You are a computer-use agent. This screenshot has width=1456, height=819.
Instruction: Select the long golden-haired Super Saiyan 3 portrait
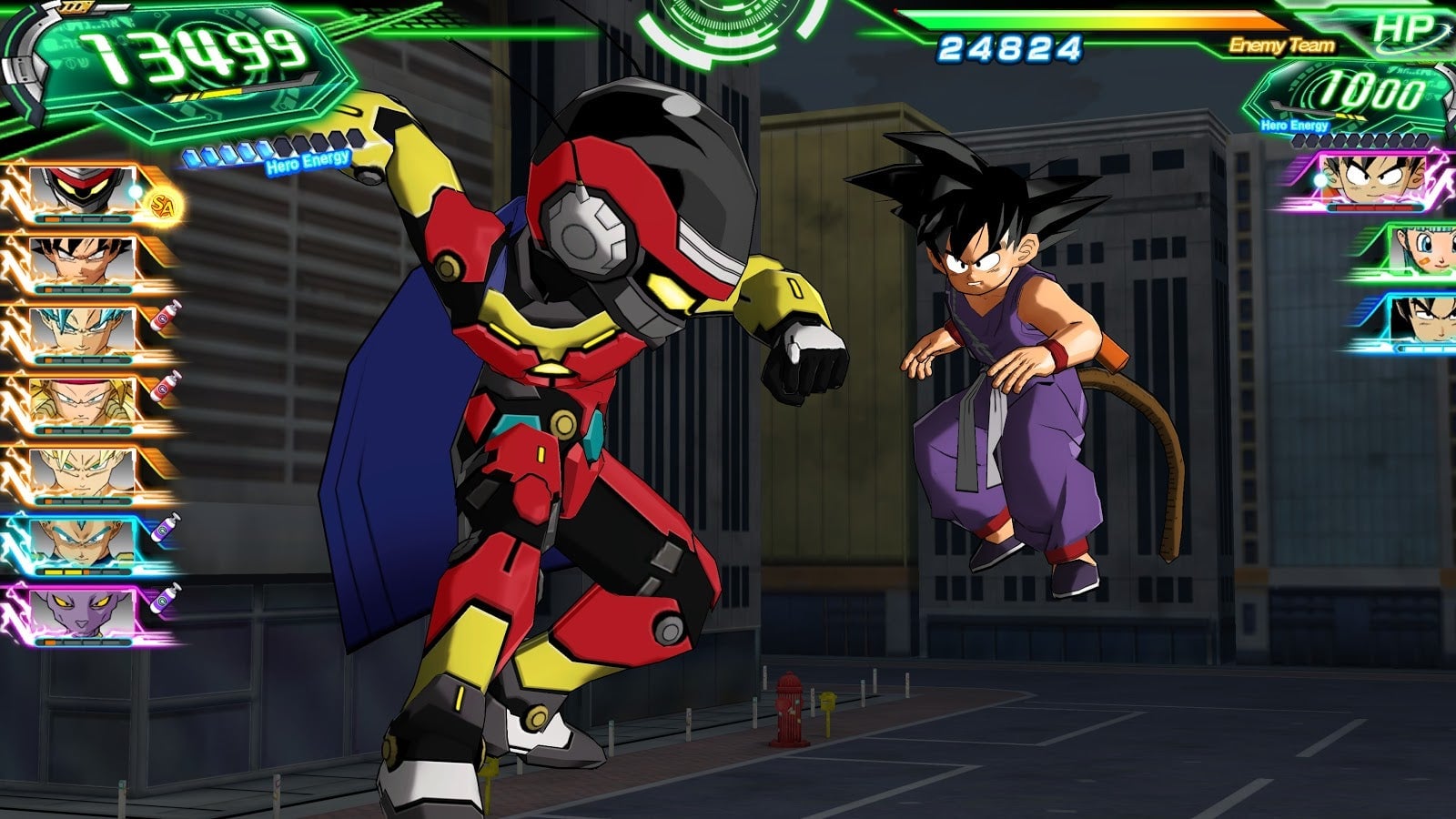[x=80, y=402]
